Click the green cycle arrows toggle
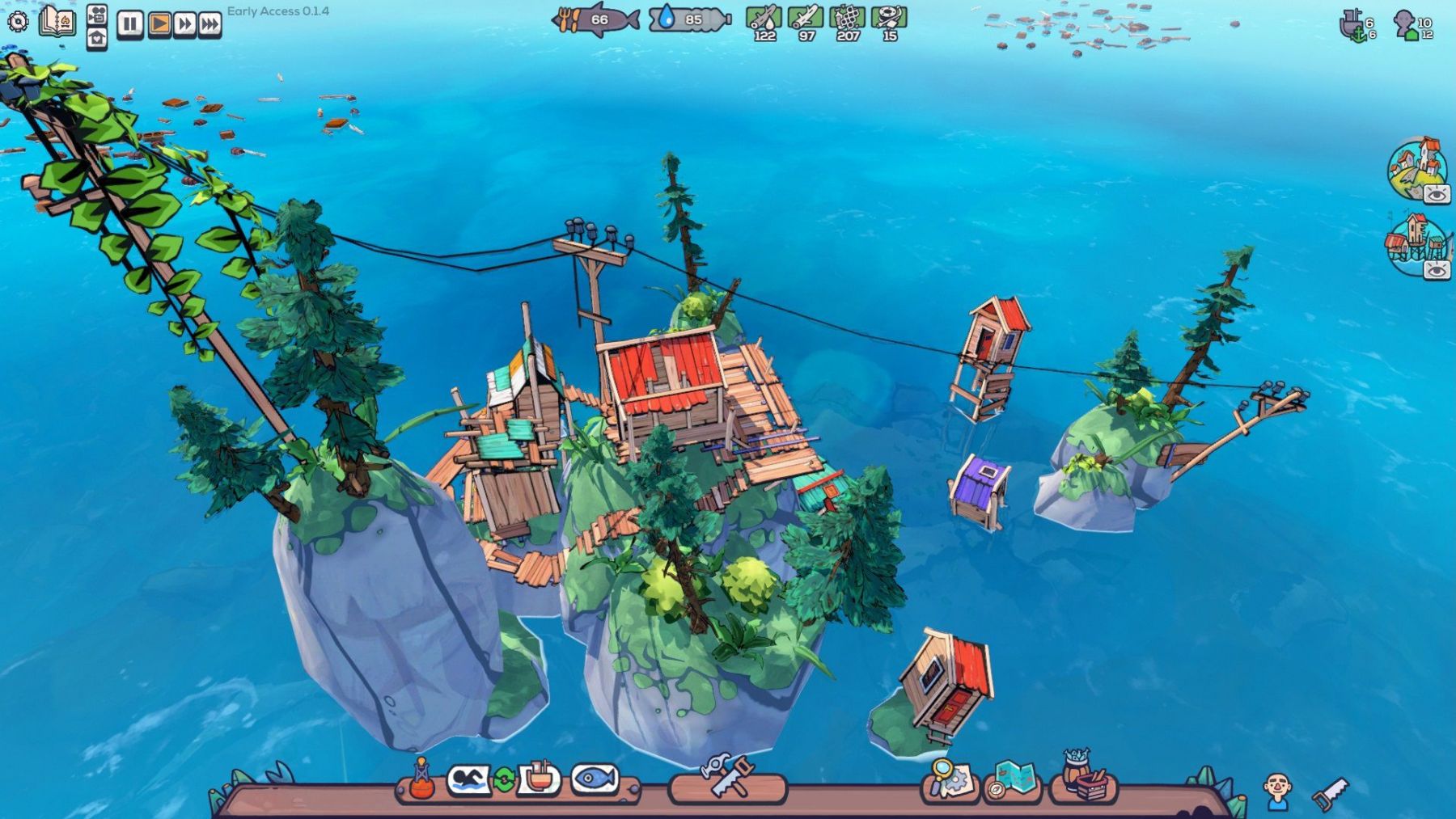The width and height of the screenshot is (1456, 819). (504, 780)
